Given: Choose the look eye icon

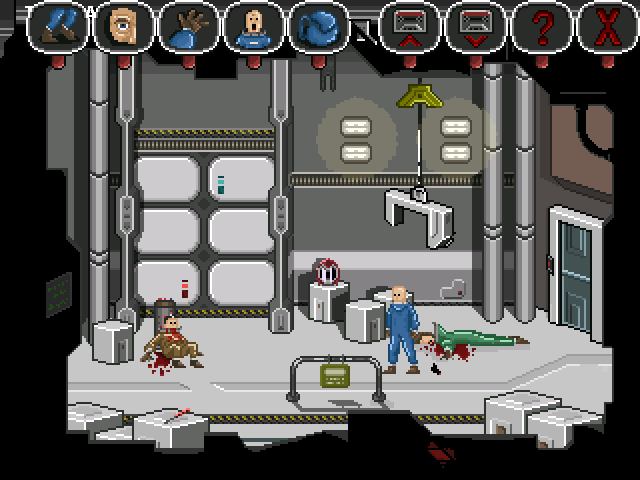Looking at the screenshot, I should [x=123, y=27].
